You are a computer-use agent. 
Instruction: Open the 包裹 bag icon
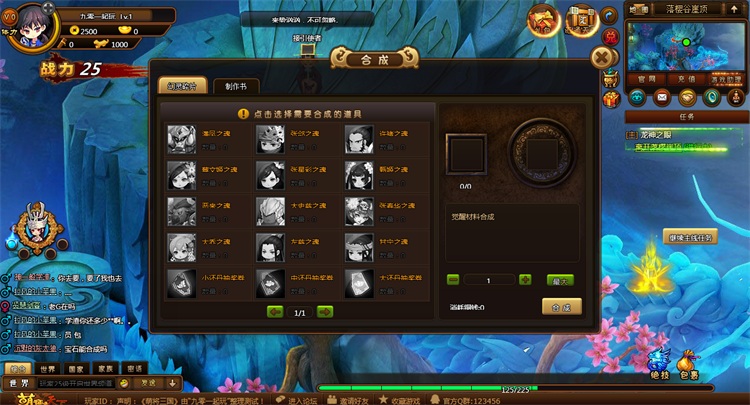point(689,362)
